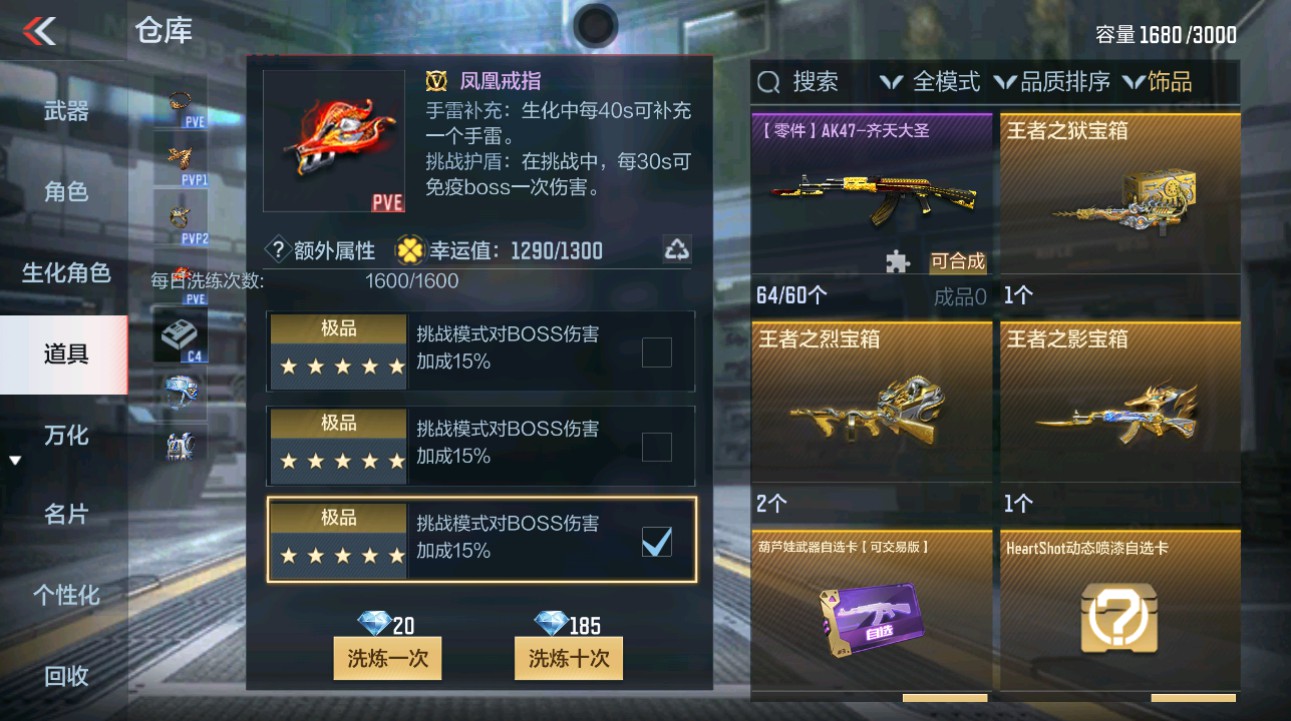The image size is (1291, 721).
Task: Click the recycle icon beside the lucky value
Action: click(x=678, y=250)
